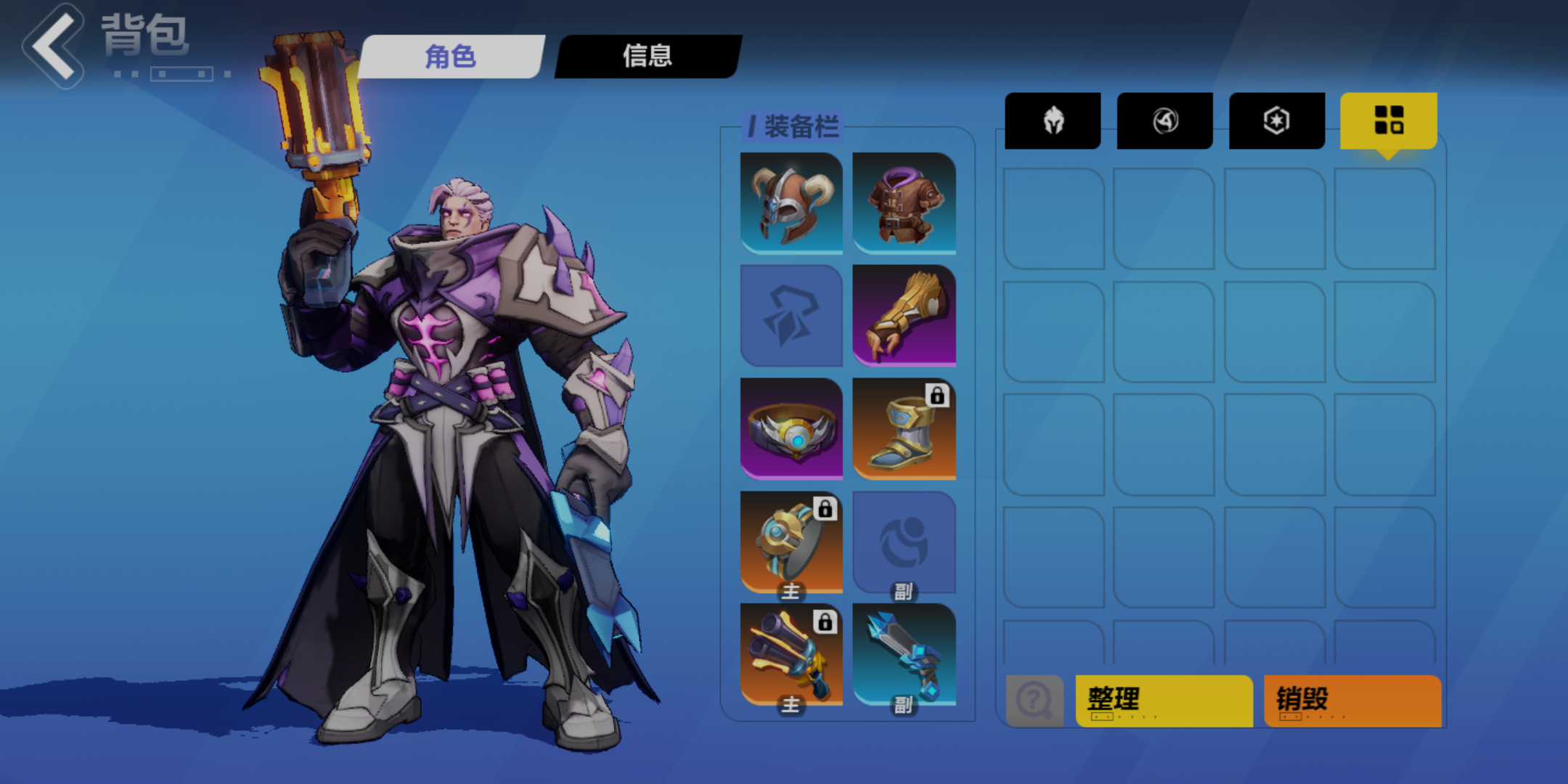The width and height of the screenshot is (1568, 784).
Task: Click the 销毁 destroy button
Action: 1352,701
